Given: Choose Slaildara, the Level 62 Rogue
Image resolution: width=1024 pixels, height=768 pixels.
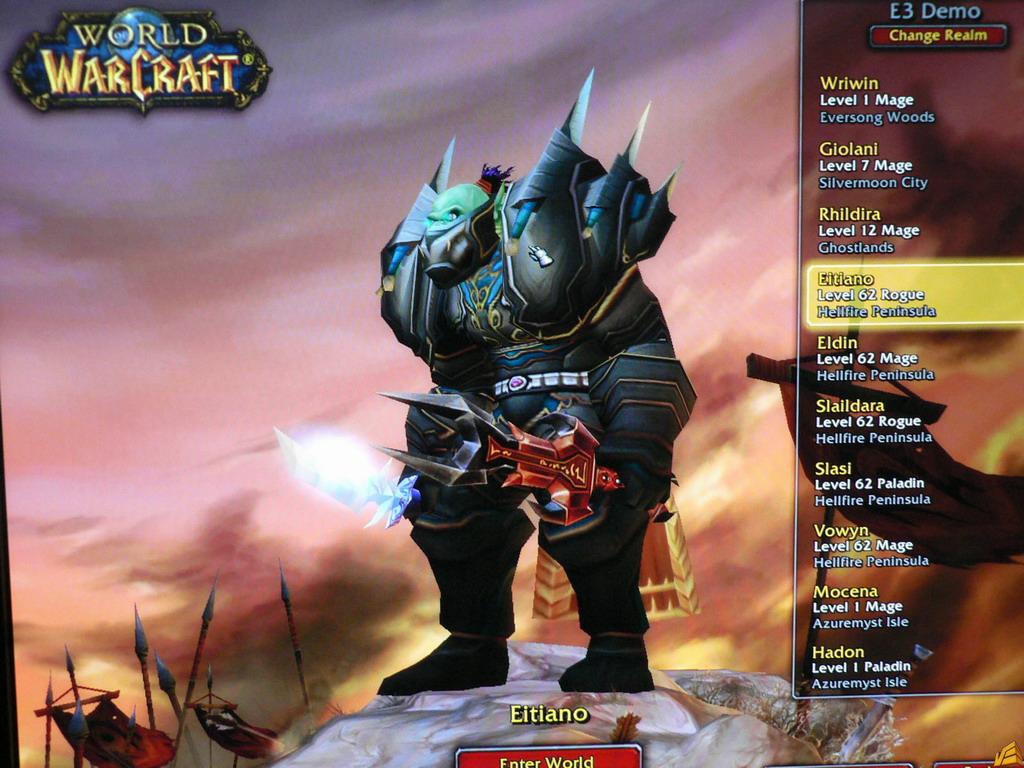Looking at the screenshot, I should click(x=874, y=421).
